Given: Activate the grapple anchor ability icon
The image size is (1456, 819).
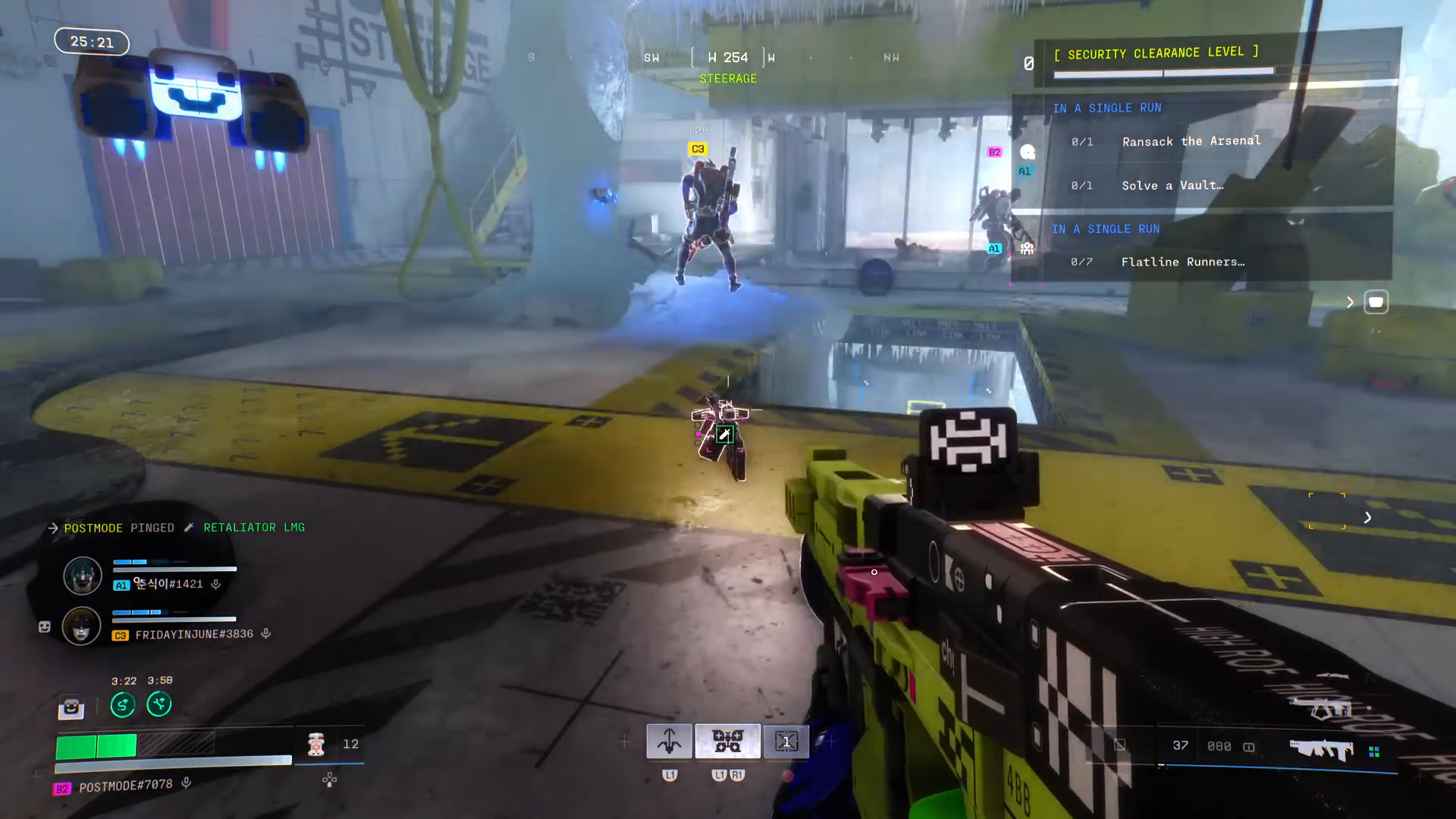Looking at the screenshot, I should 669,741.
